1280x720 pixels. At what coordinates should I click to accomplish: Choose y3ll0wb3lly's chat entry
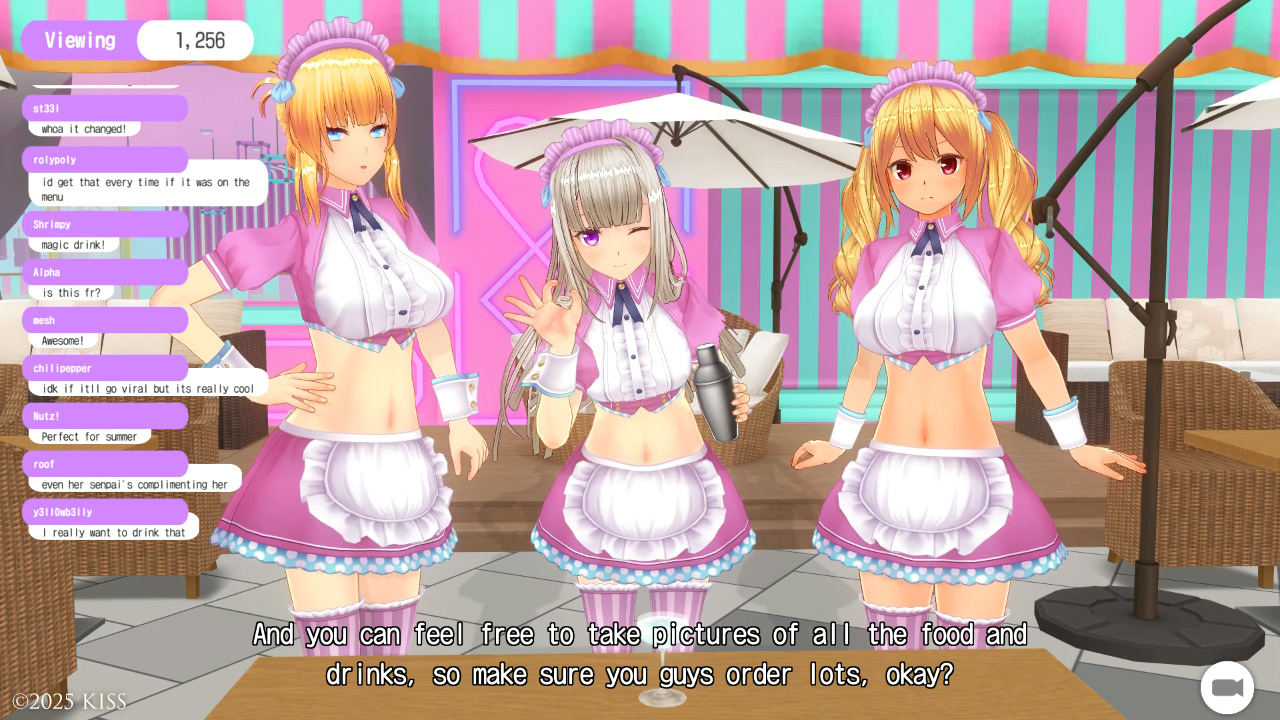113,532
